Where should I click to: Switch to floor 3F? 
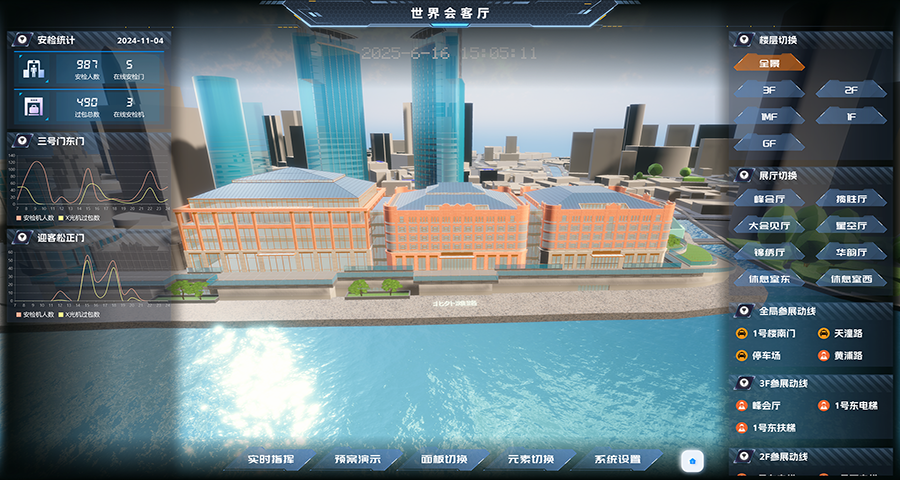pyautogui.click(x=769, y=90)
